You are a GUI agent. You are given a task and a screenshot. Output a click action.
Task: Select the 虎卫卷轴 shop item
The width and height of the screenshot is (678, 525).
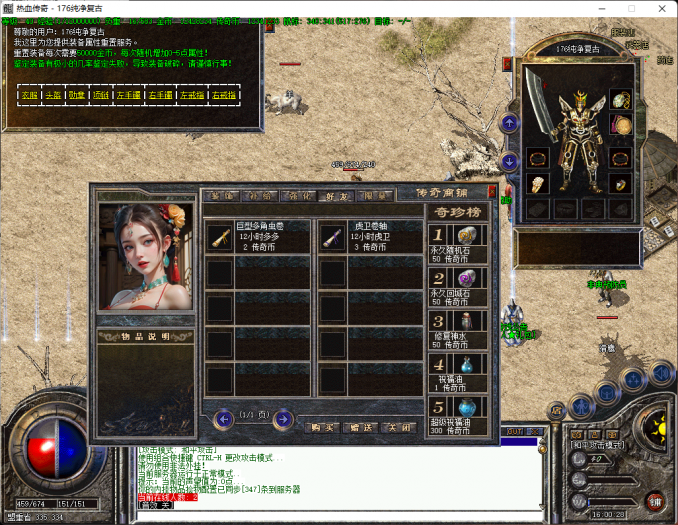(371, 236)
